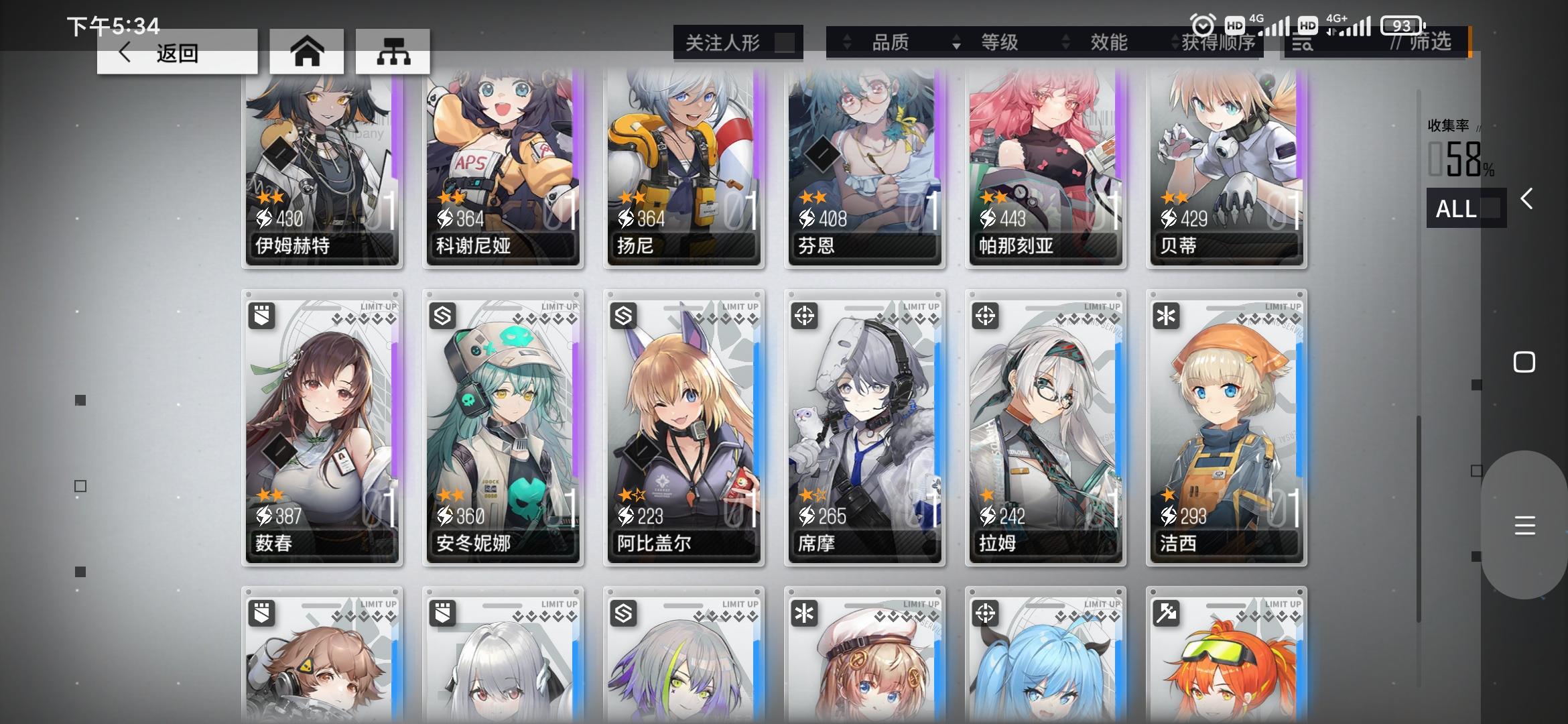The width and height of the screenshot is (1568, 724).
Task: Select the shield class icon on 薮春's card
Action: click(262, 316)
